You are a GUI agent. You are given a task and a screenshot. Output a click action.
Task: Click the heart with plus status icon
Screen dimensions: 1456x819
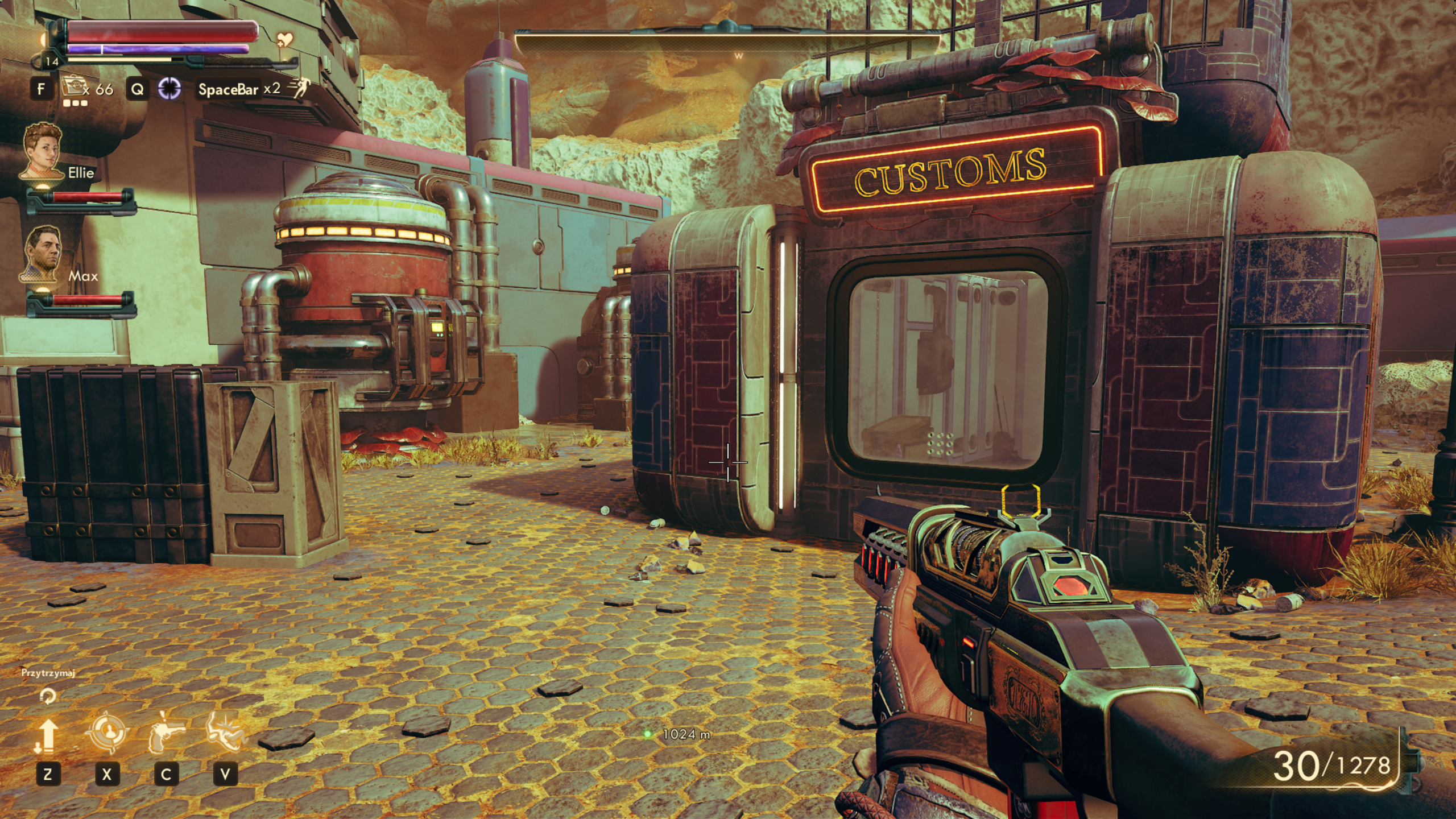coord(285,40)
